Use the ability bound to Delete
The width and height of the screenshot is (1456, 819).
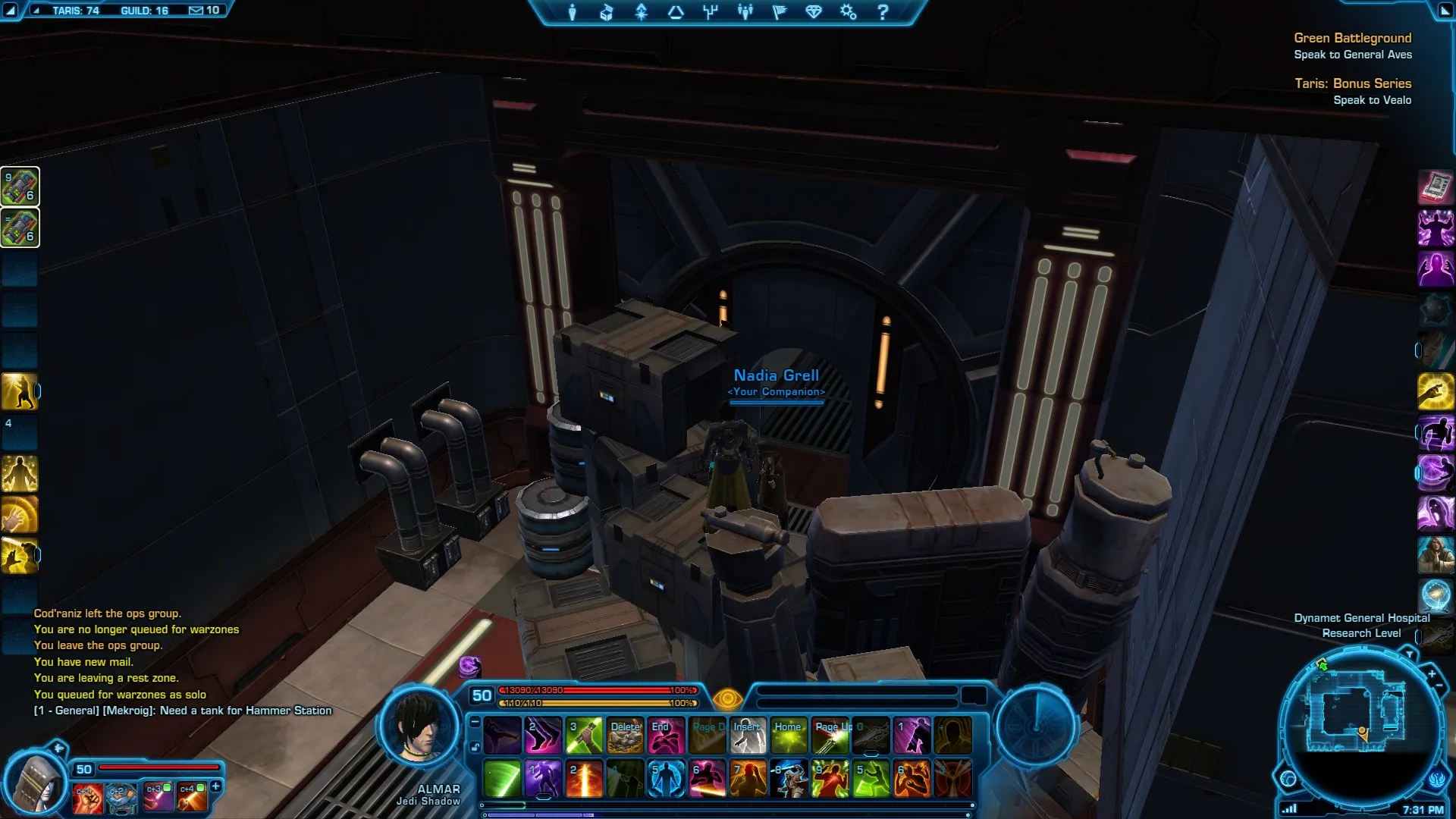coord(625,736)
